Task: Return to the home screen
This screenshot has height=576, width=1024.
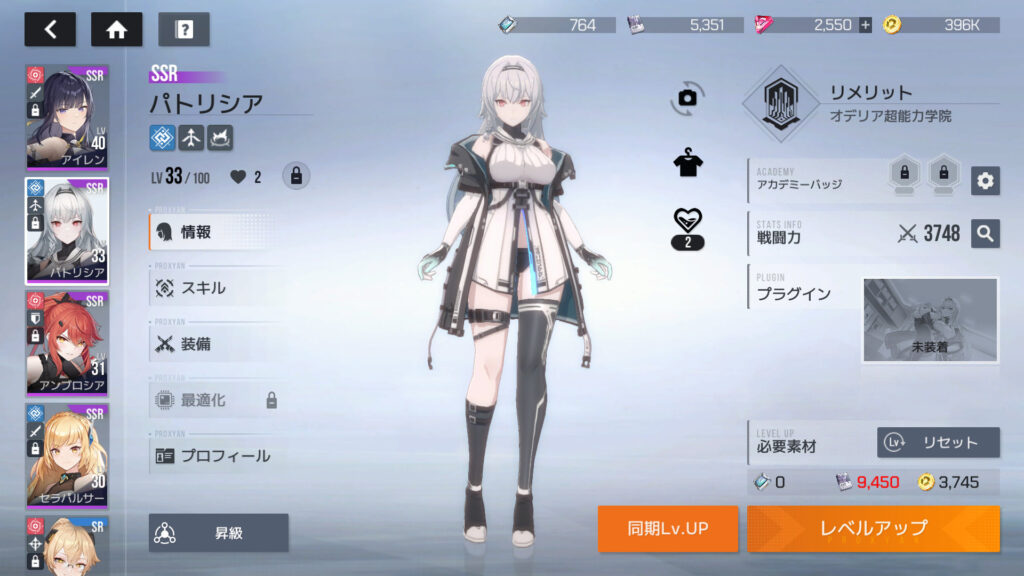Action: [116, 29]
